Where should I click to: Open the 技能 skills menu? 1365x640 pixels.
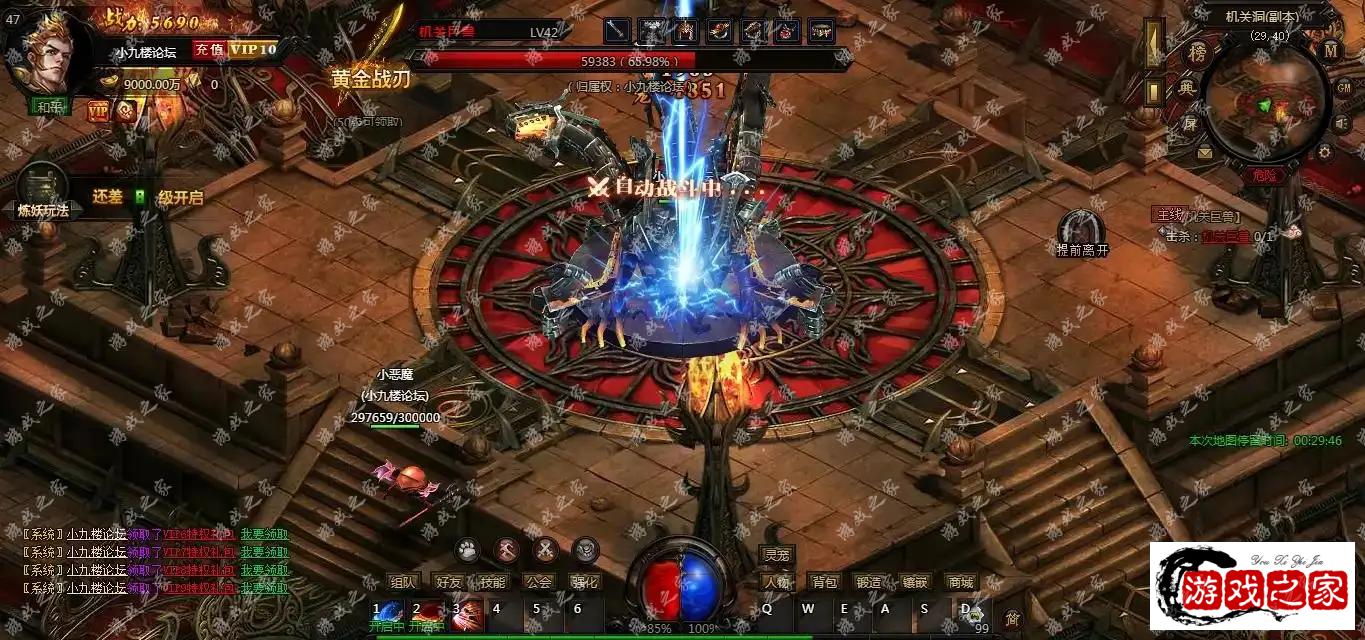coord(492,582)
